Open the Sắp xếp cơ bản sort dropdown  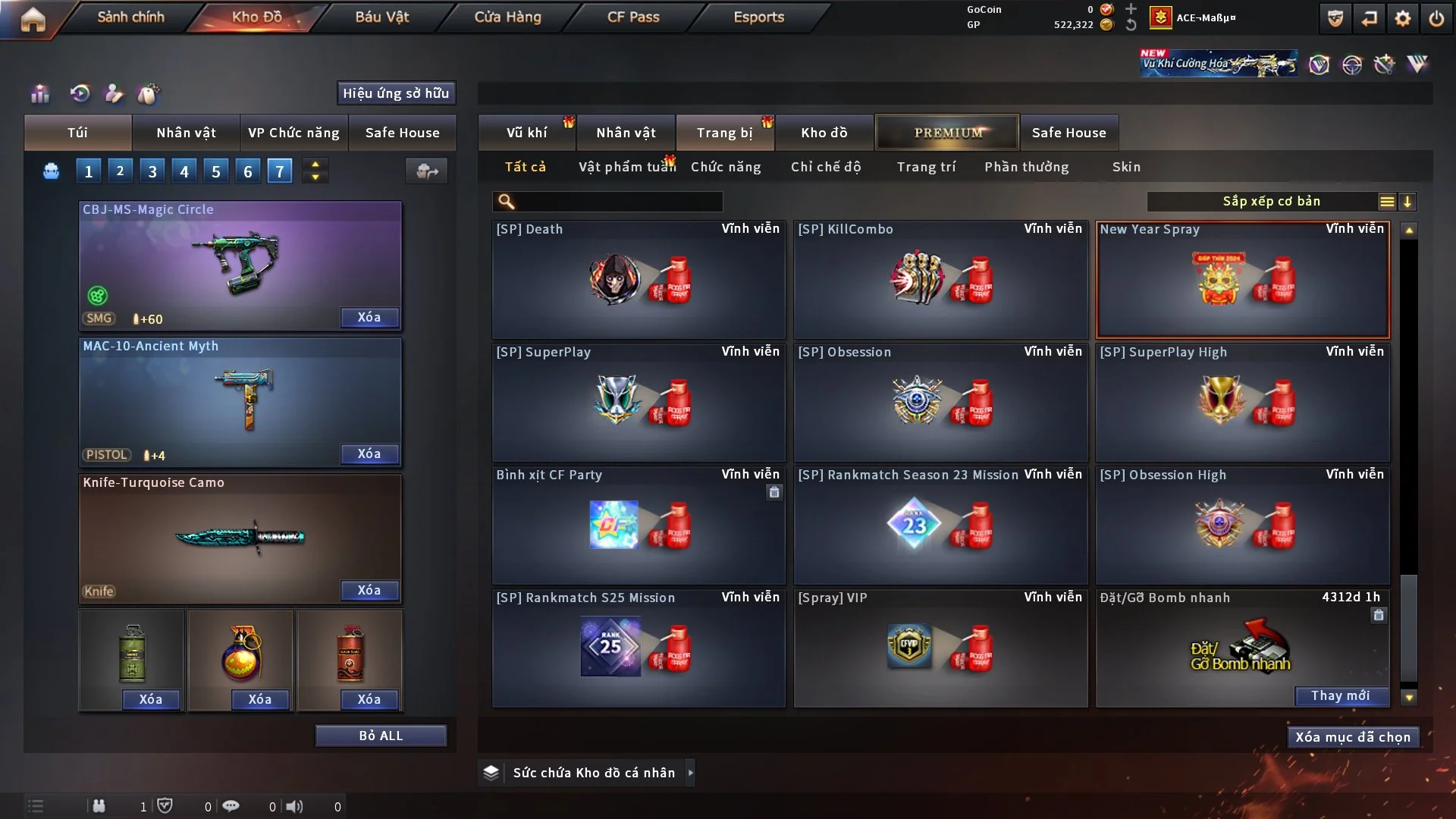1271,201
